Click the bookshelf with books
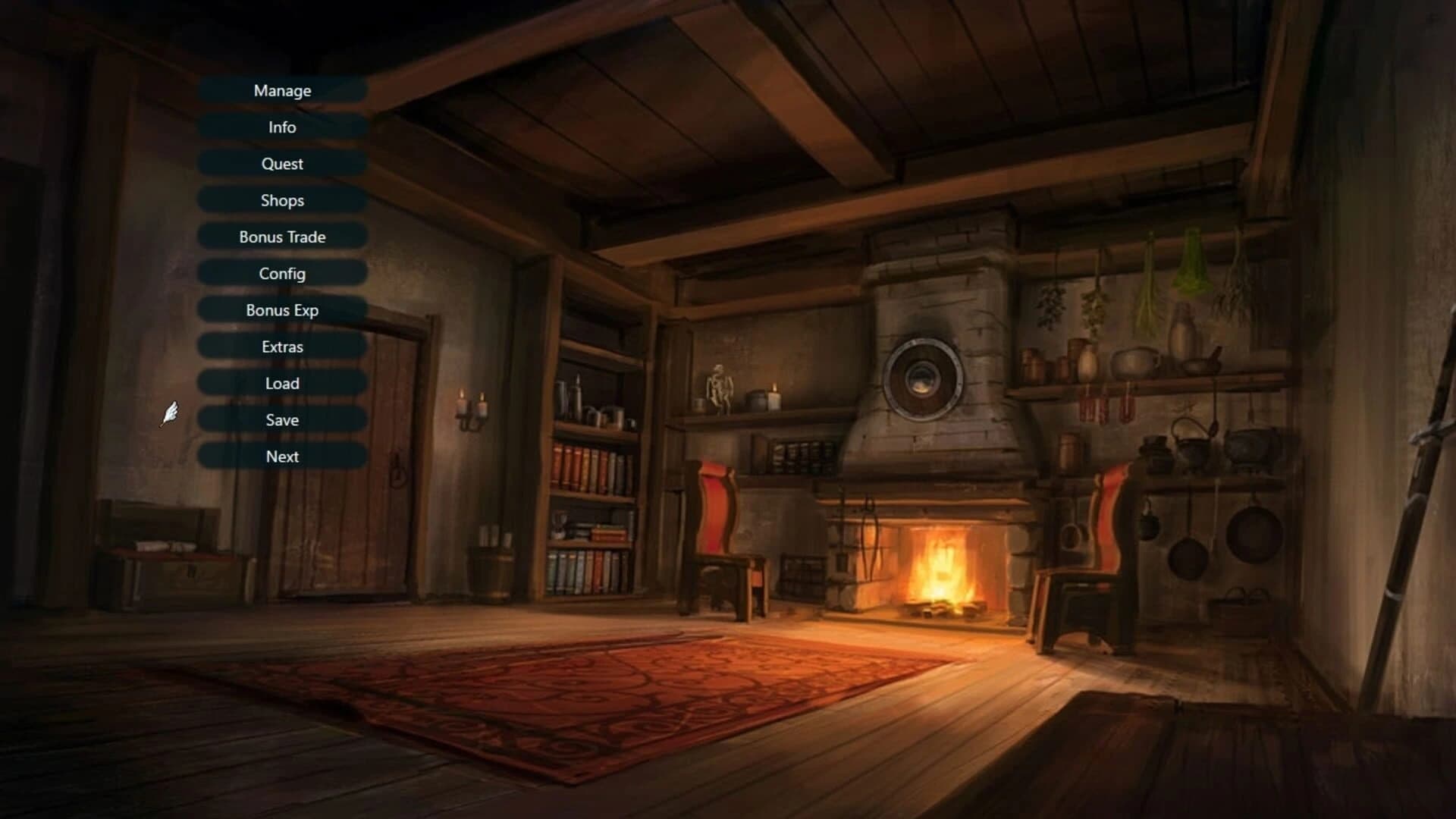1456x819 pixels. [x=591, y=493]
